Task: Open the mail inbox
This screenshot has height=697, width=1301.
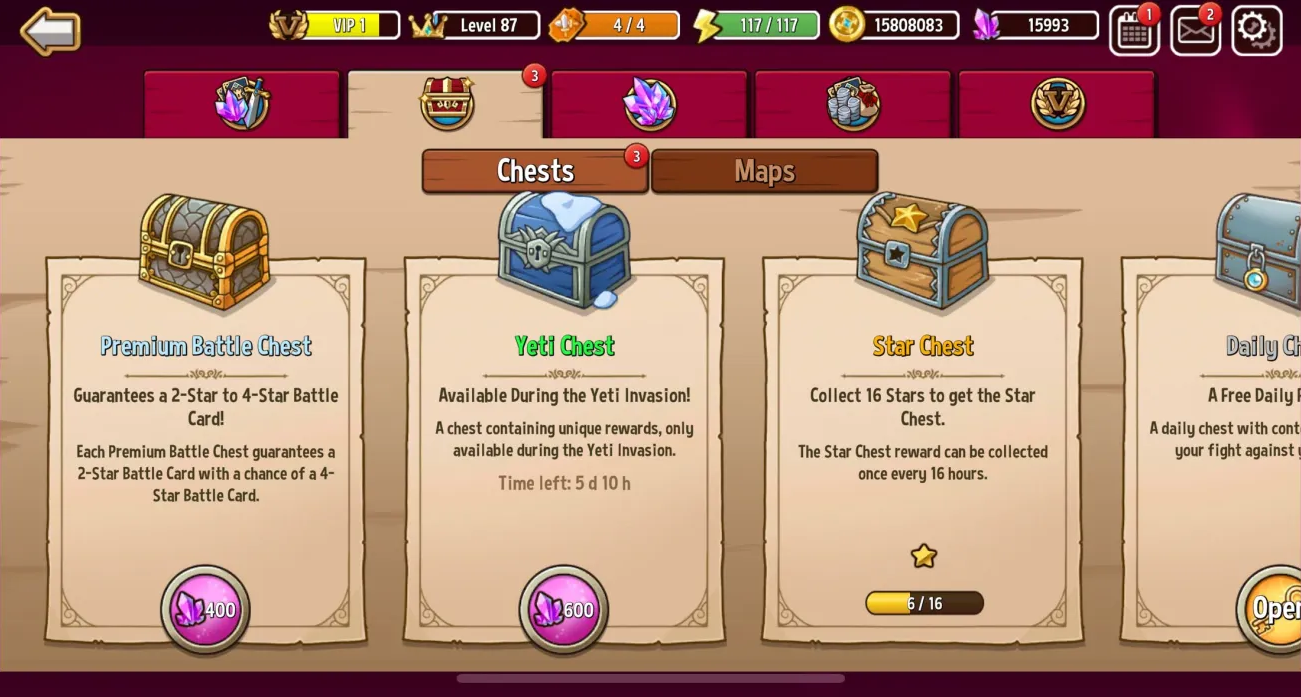Action: pos(1195,30)
